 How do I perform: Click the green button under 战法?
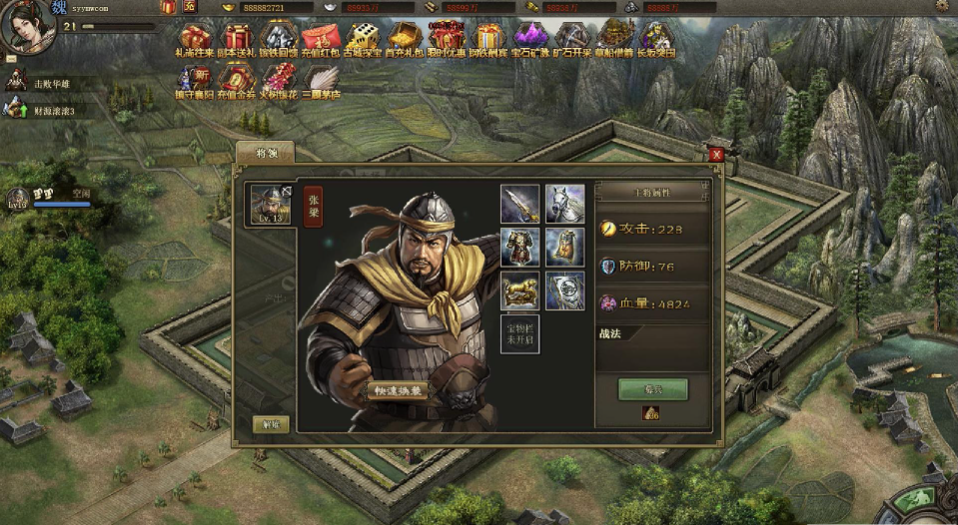point(652,389)
